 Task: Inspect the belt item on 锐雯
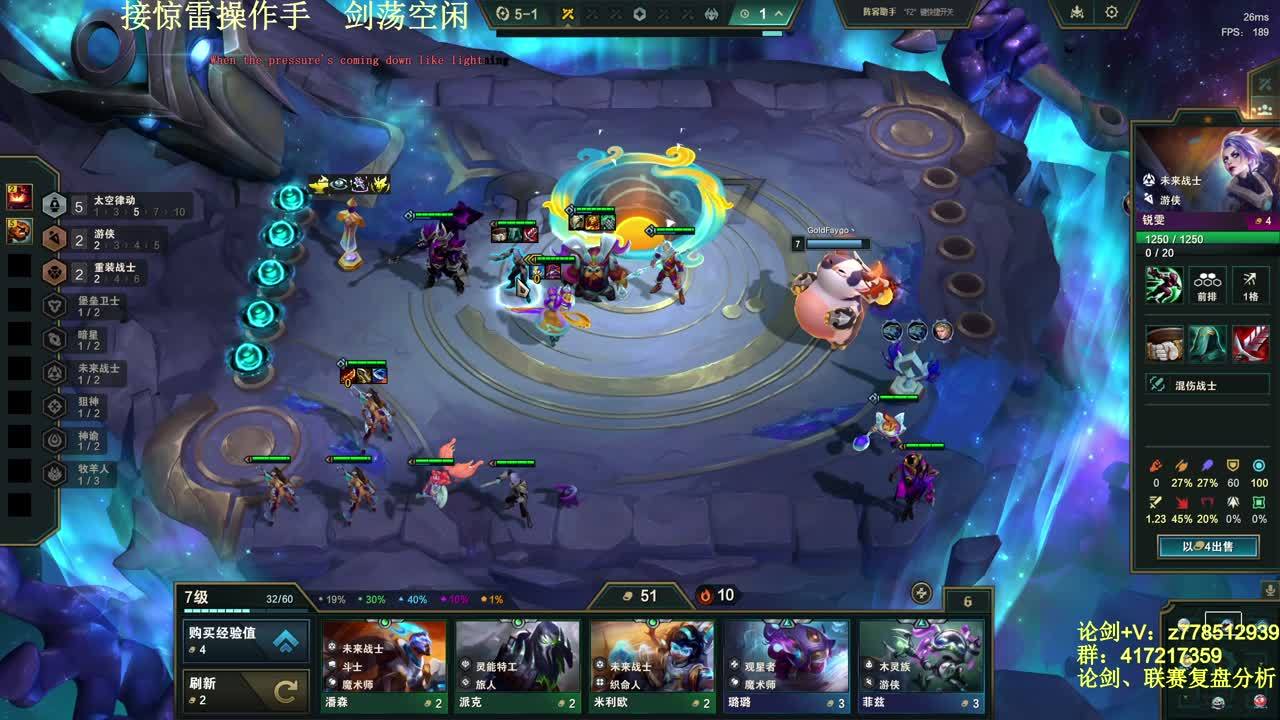(1164, 344)
